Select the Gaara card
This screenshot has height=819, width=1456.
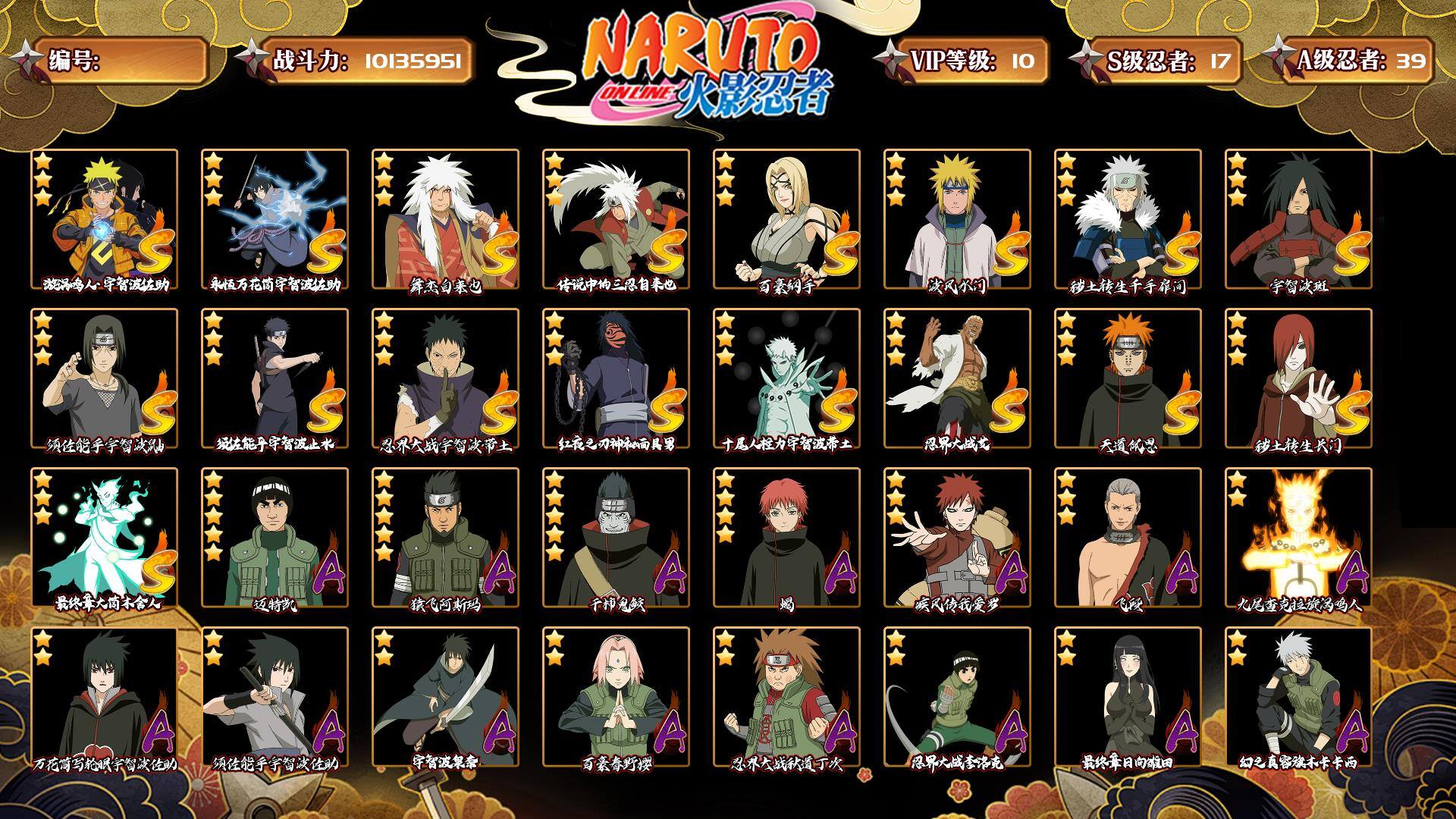[957, 538]
